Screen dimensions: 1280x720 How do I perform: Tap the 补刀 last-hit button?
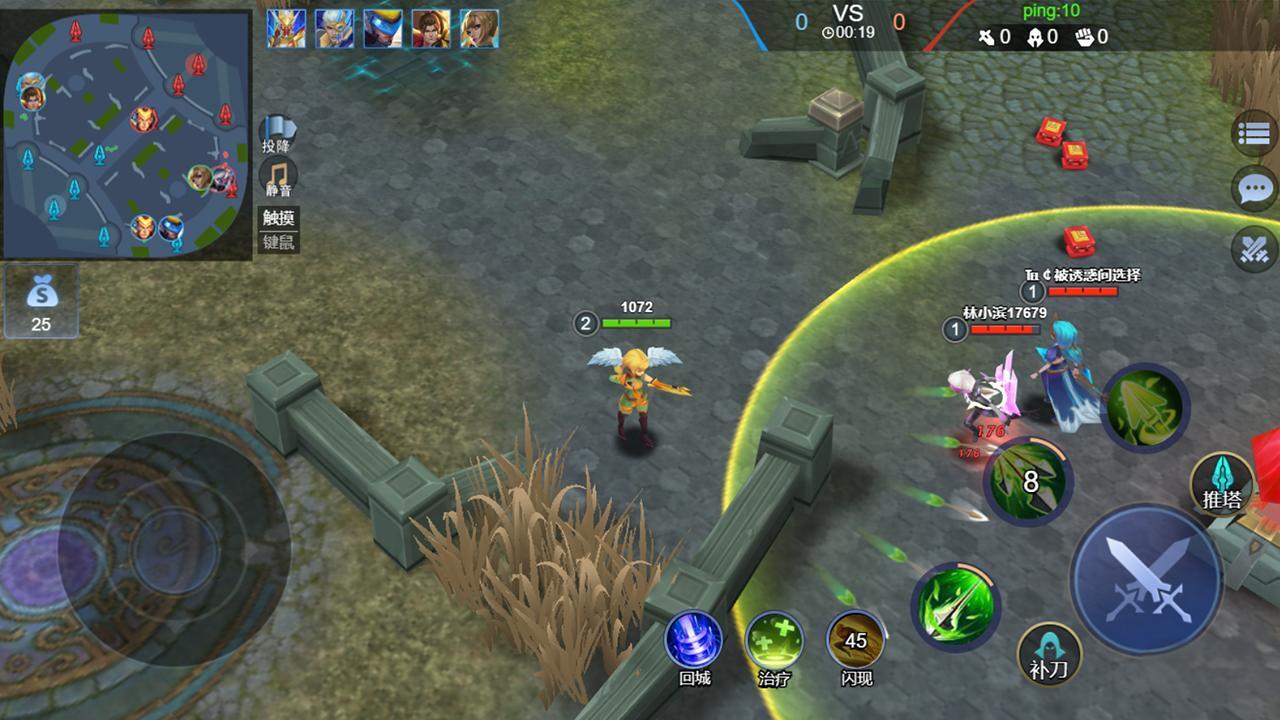1049,654
